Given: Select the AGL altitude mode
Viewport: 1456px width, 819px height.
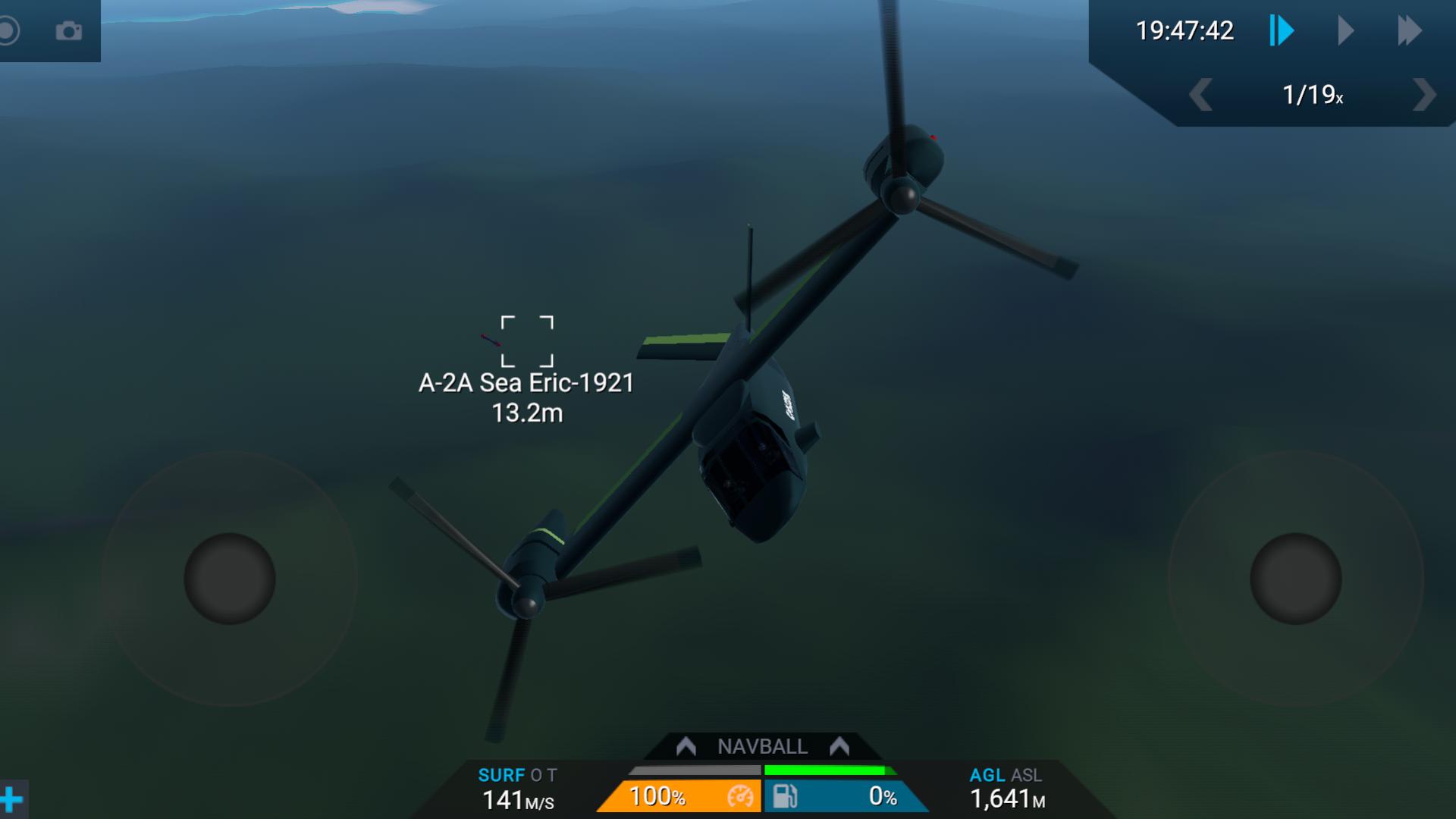Looking at the screenshot, I should pos(987,775).
